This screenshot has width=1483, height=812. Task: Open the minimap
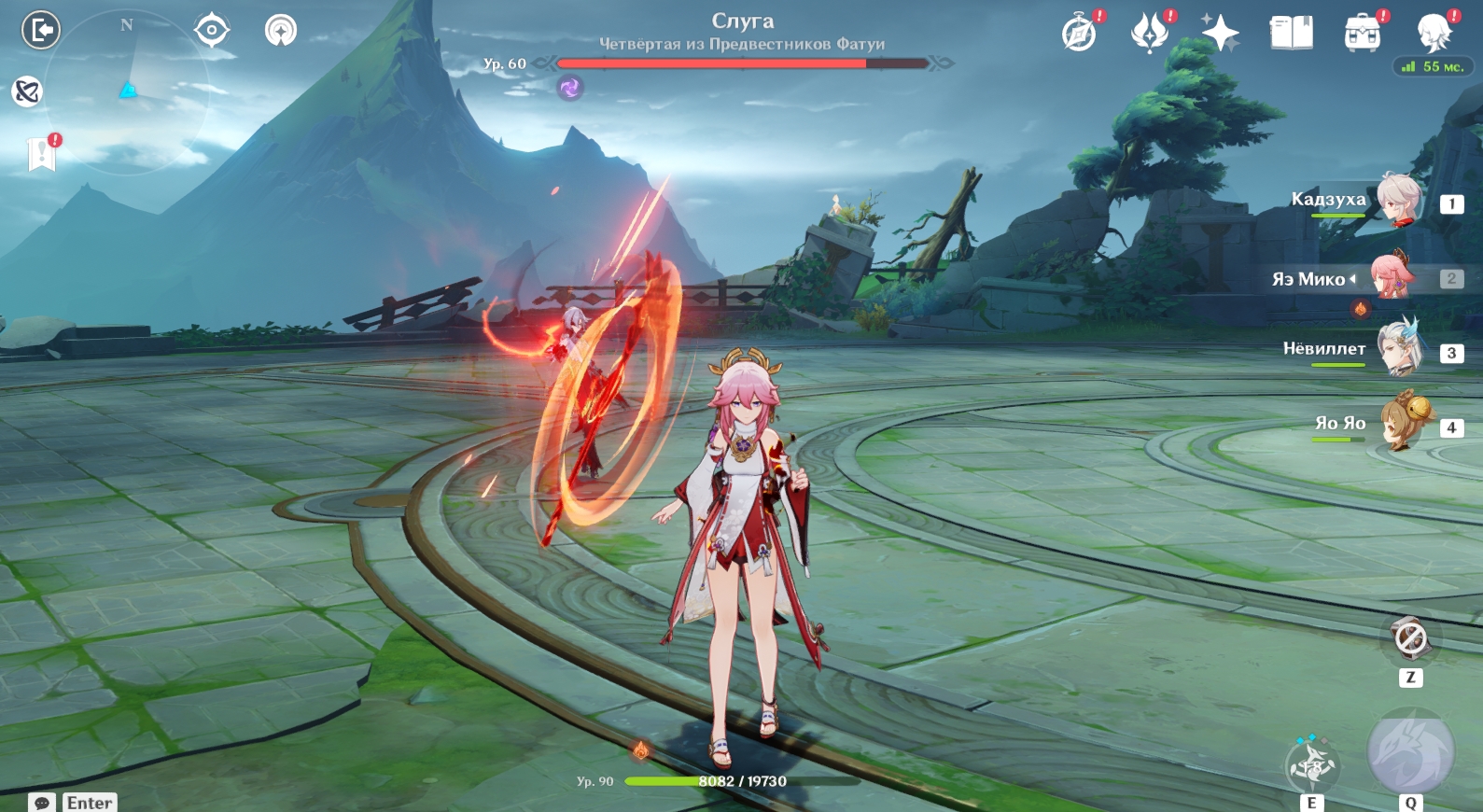click(128, 91)
